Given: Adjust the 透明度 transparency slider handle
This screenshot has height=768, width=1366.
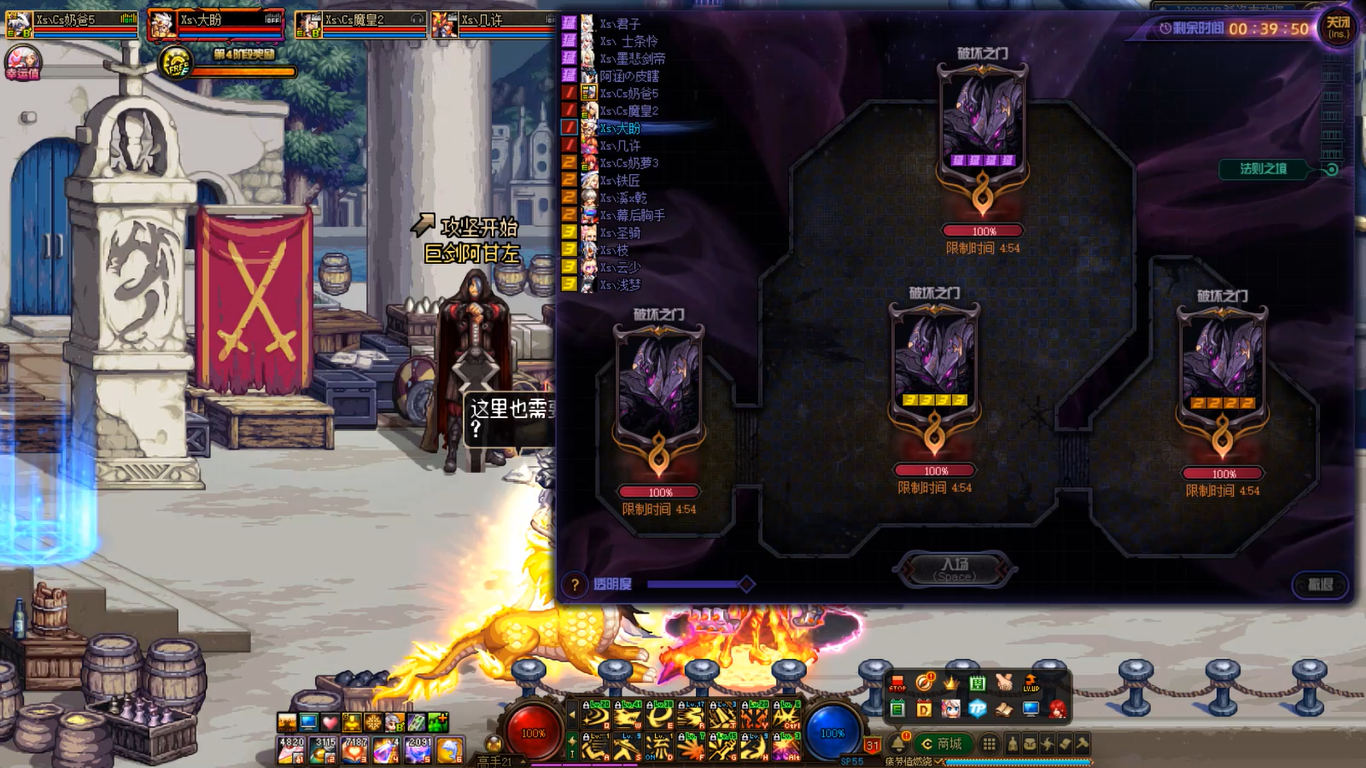Looking at the screenshot, I should point(746,584).
